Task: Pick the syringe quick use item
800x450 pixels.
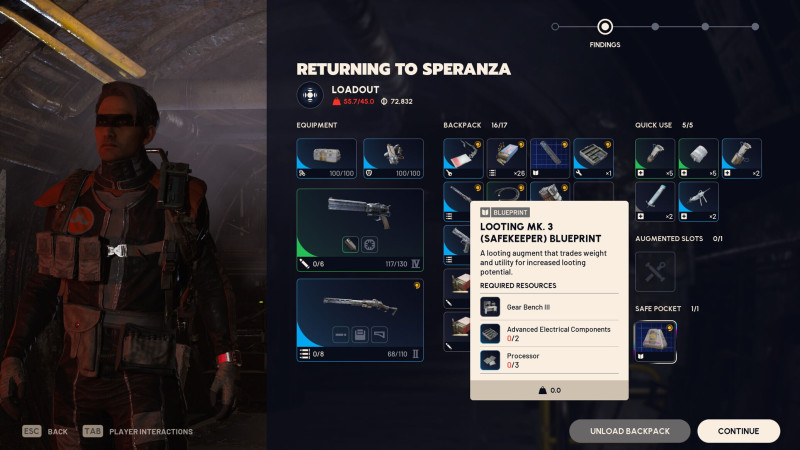Action: coord(656,201)
